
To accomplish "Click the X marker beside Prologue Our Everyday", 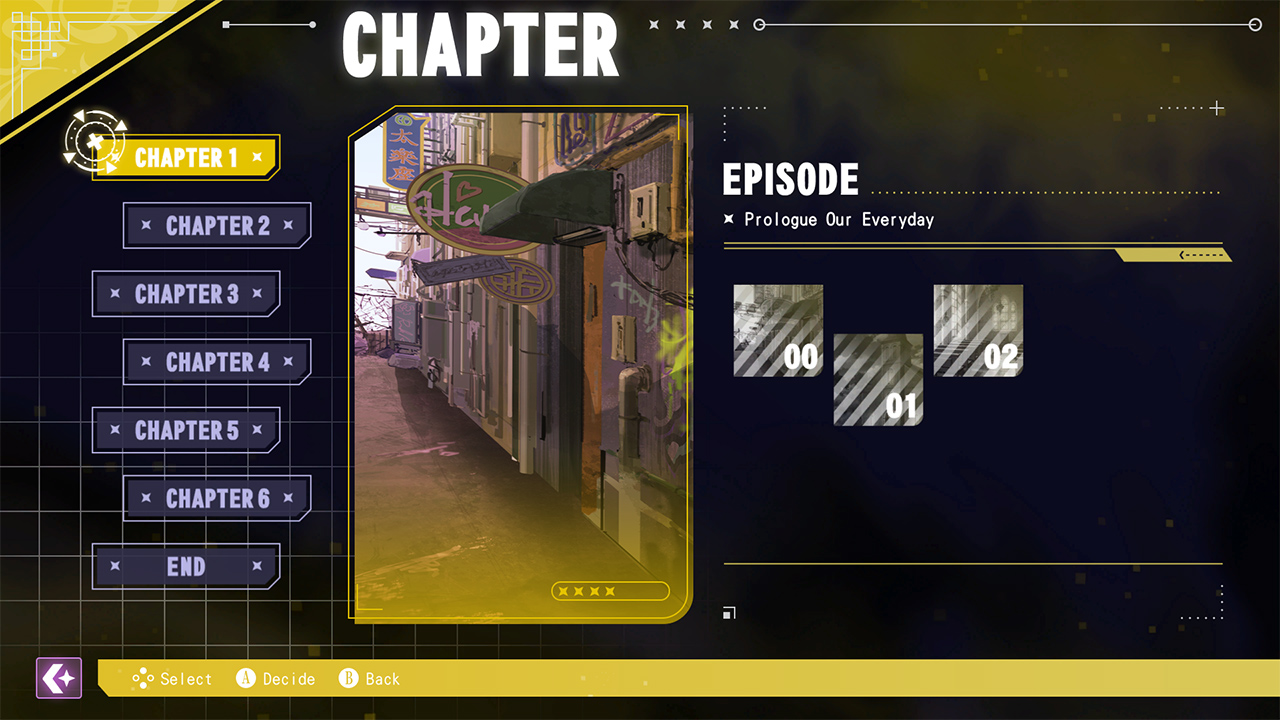I will (729, 220).
